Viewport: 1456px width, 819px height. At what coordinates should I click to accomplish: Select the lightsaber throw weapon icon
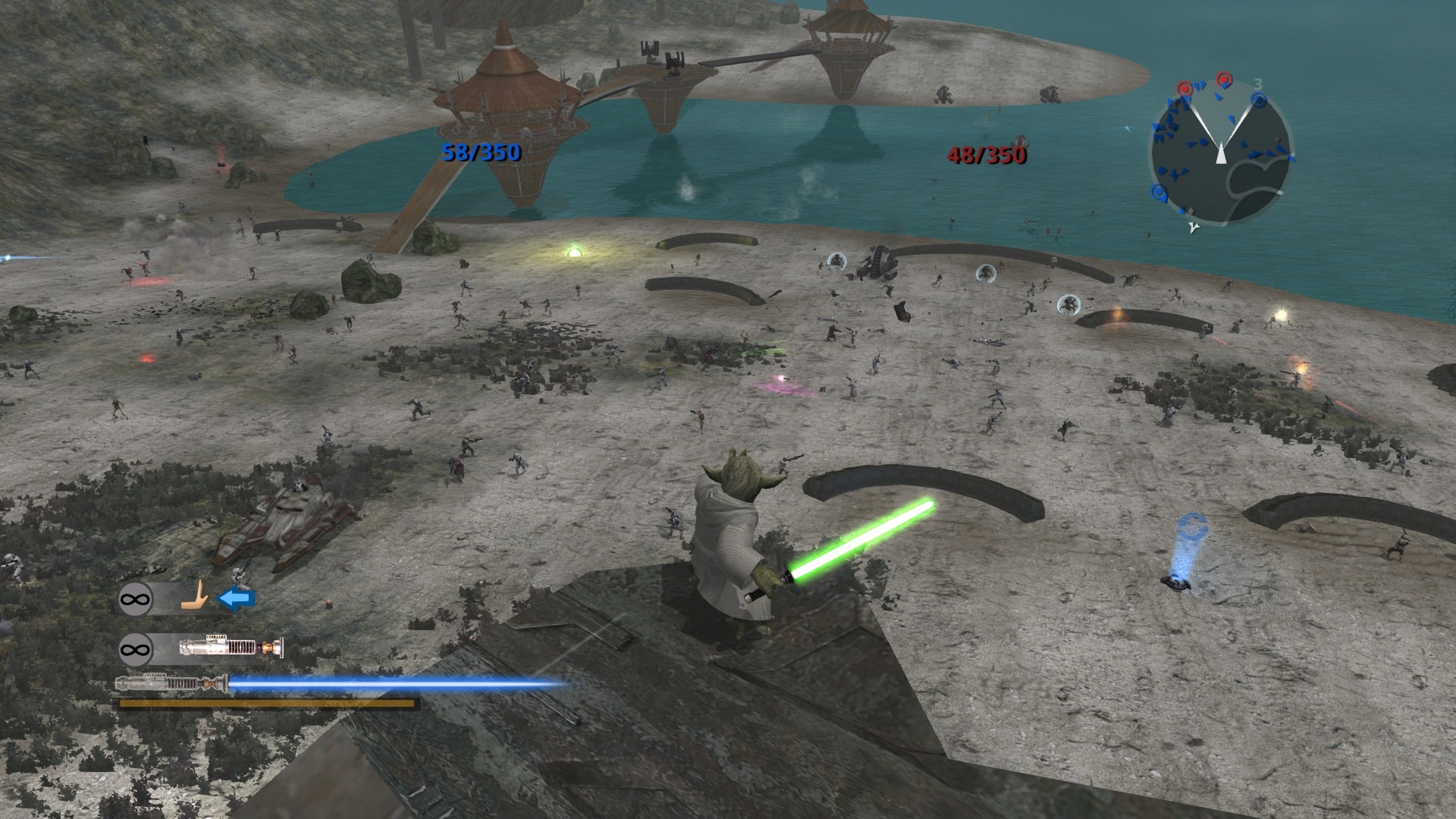231,647
